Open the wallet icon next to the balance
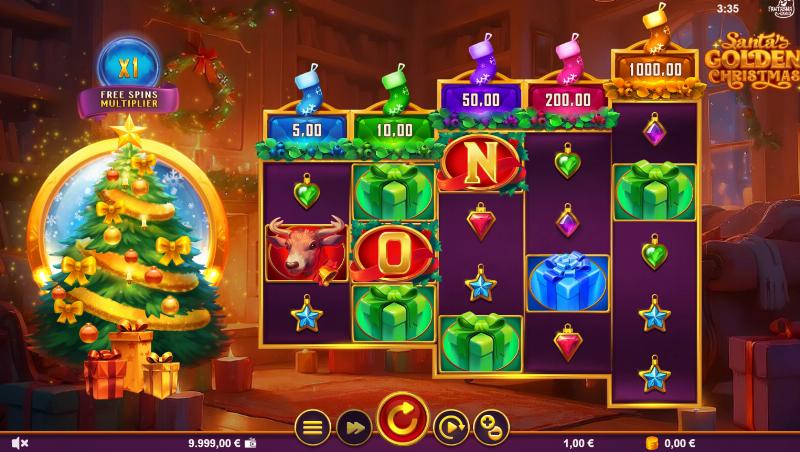 tap(251, 443)
